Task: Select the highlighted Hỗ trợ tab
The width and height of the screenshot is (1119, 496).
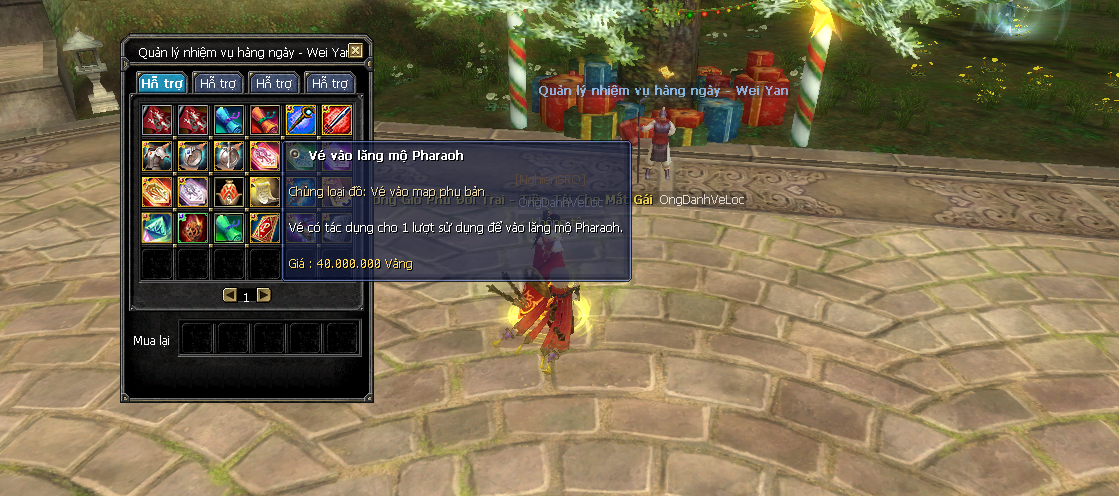Action: [161, 83]
